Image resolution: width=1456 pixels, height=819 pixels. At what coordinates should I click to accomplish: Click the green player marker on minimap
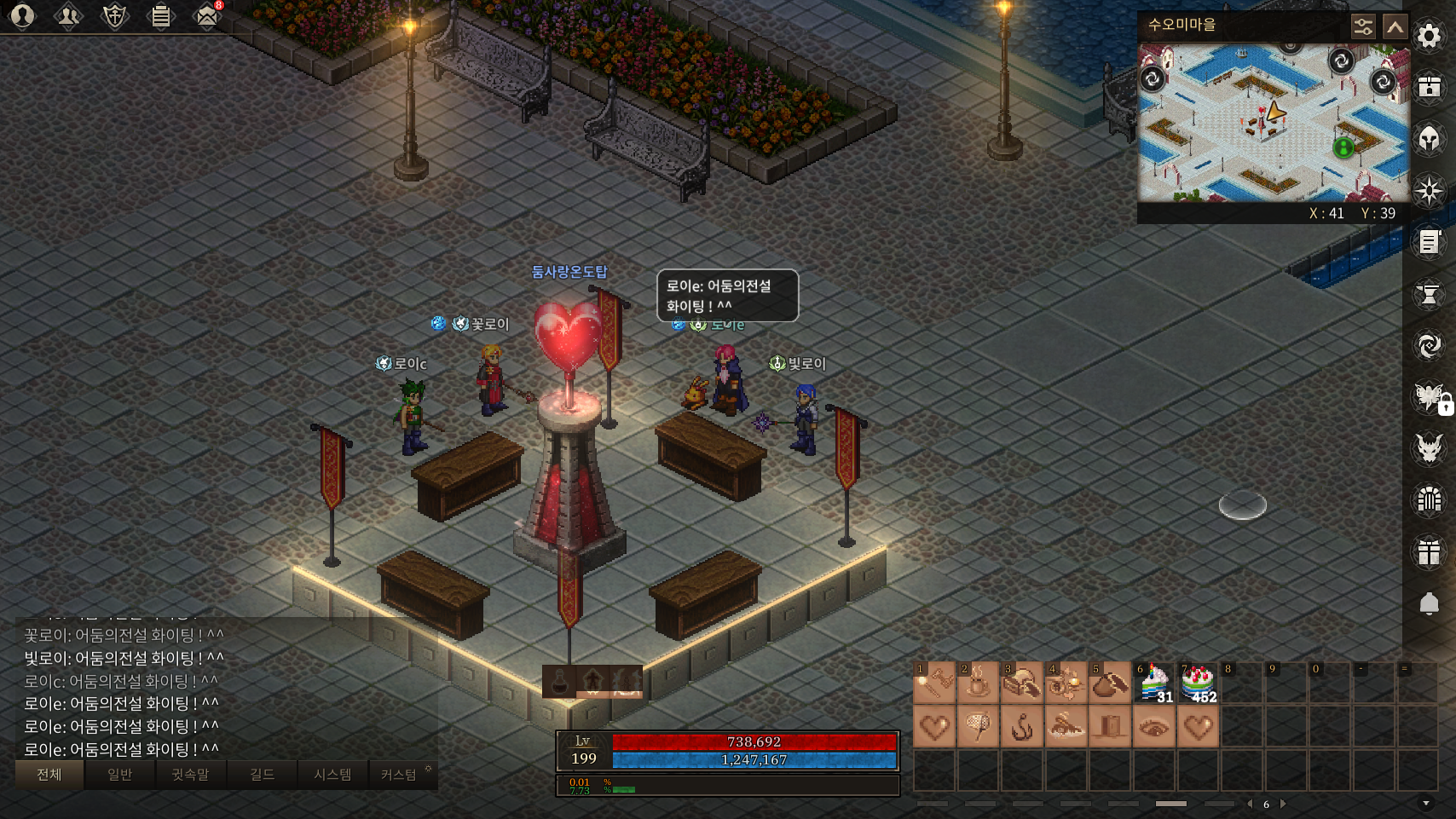pos(1343,147)
